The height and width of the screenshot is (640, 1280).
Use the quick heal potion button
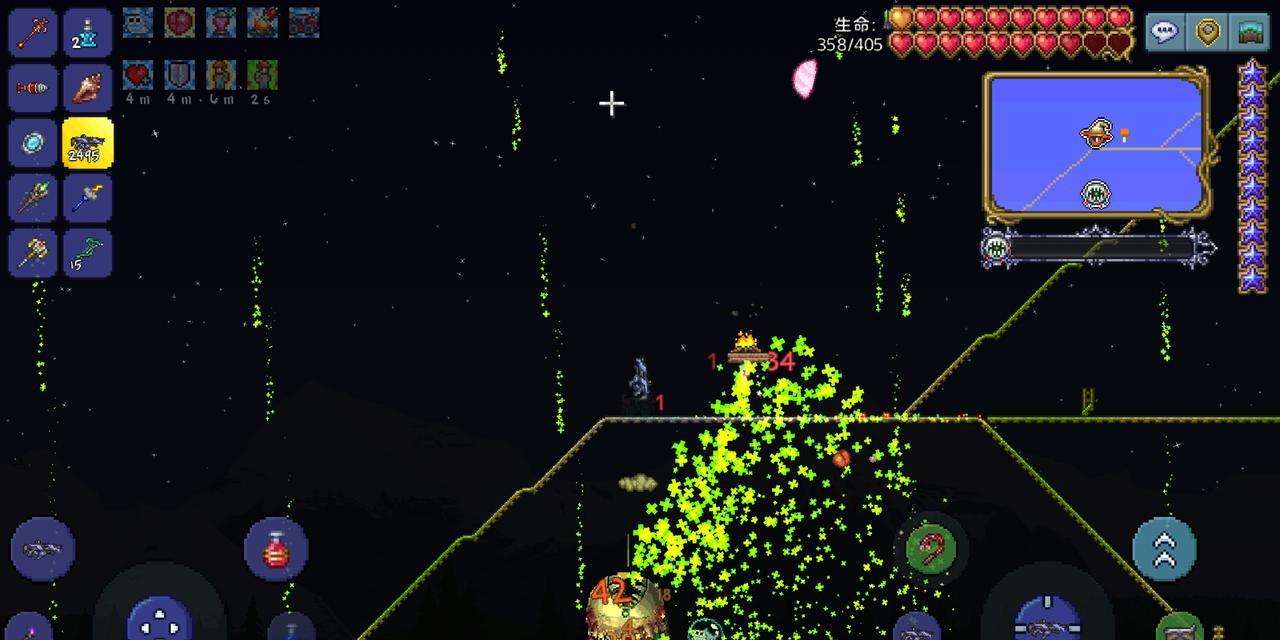click(276, 549)
